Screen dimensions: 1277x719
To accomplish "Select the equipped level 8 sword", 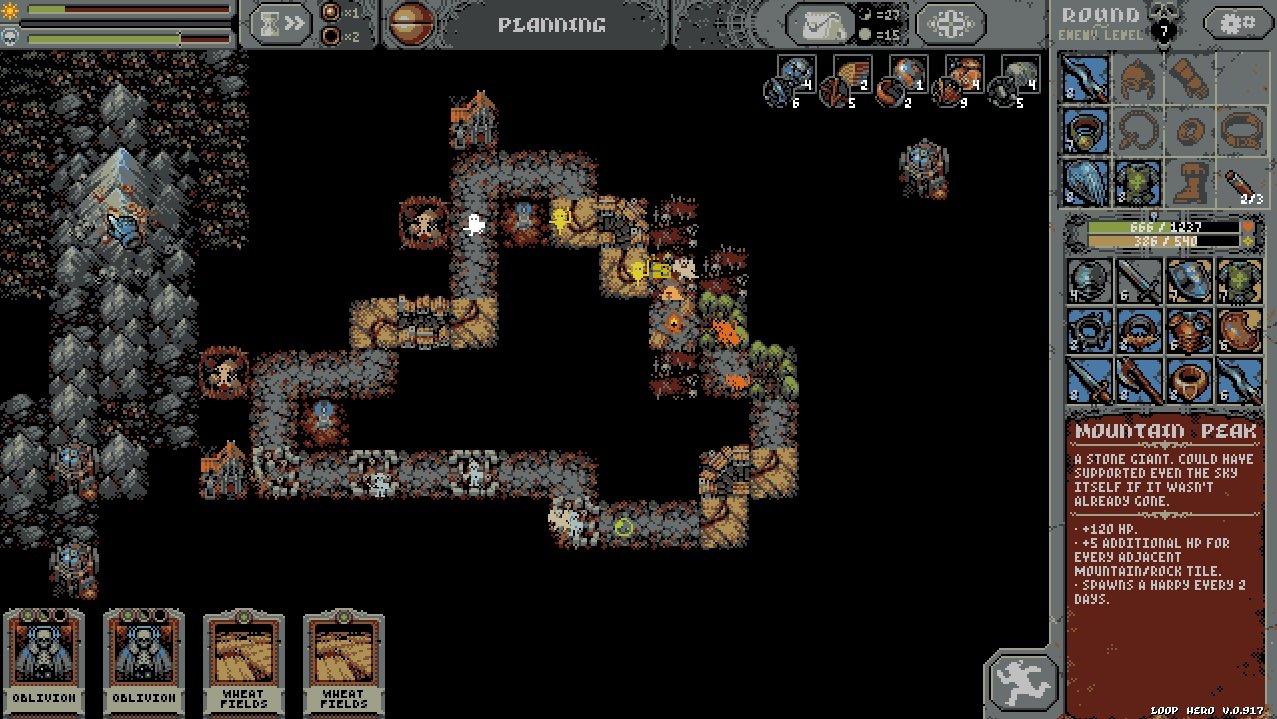I will (1085, 78).
